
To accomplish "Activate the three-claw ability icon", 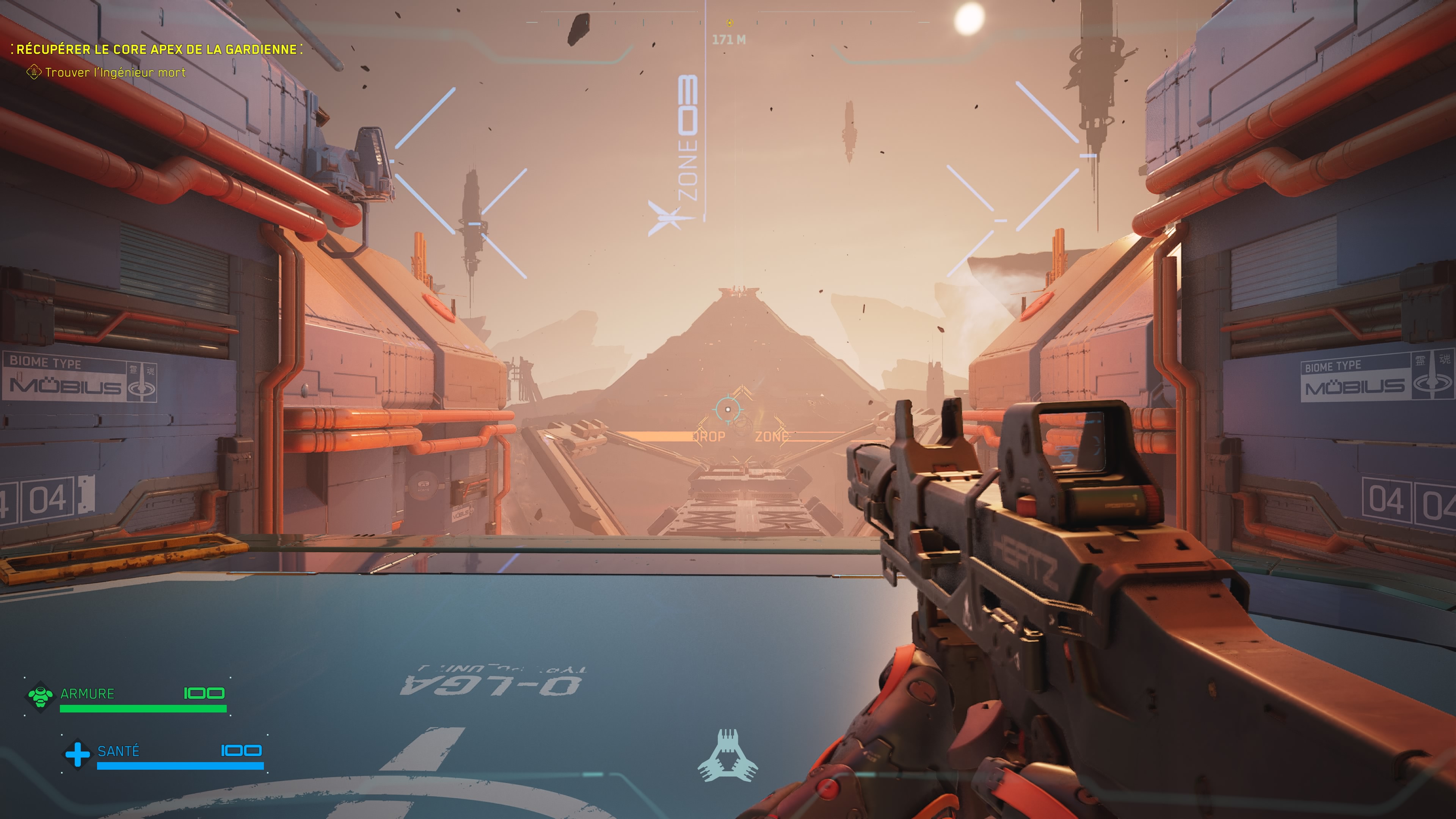I will pyautogui.click(x=728, y=756).
